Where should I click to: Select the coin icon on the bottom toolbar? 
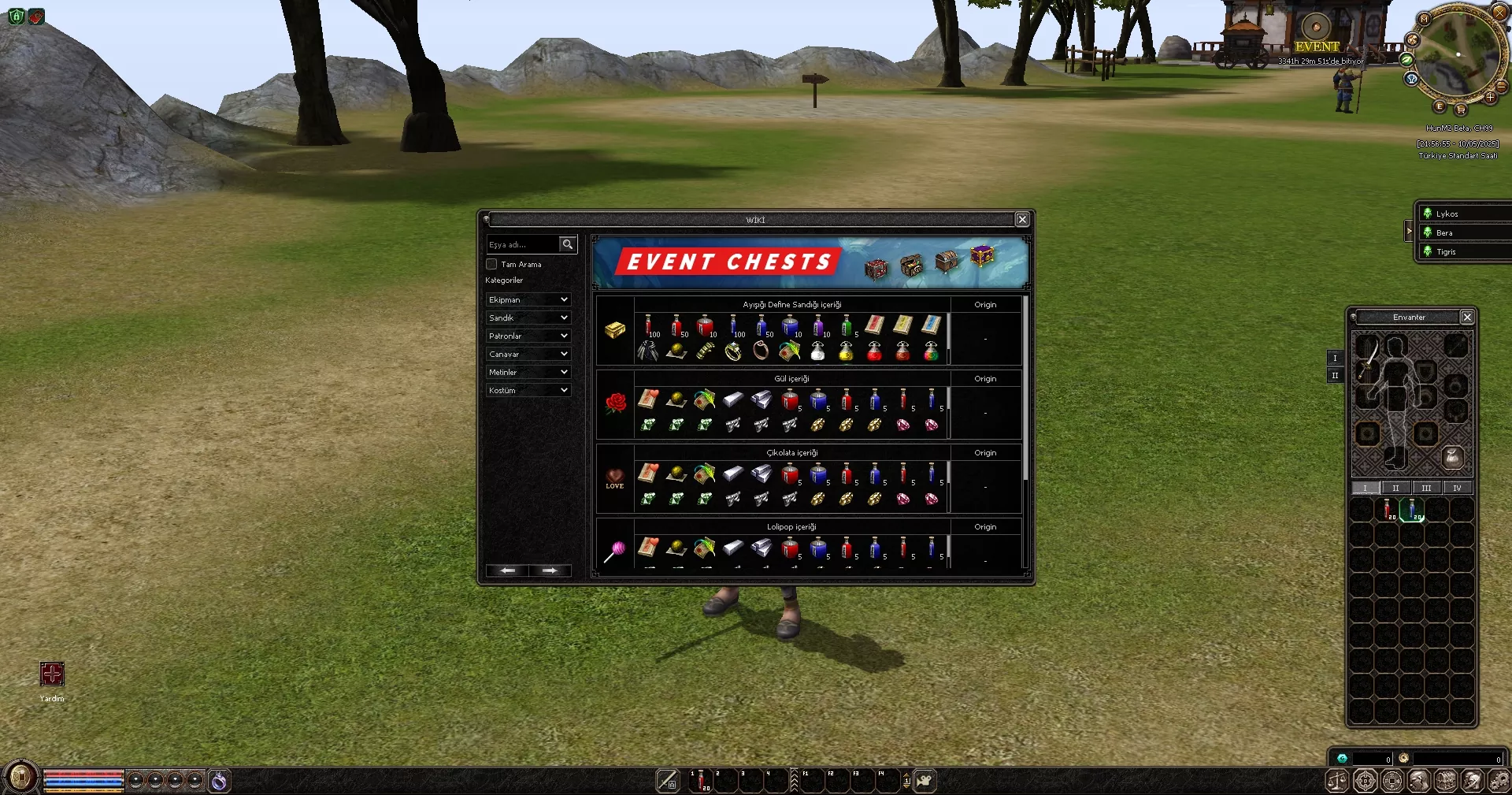(1392, 781)
